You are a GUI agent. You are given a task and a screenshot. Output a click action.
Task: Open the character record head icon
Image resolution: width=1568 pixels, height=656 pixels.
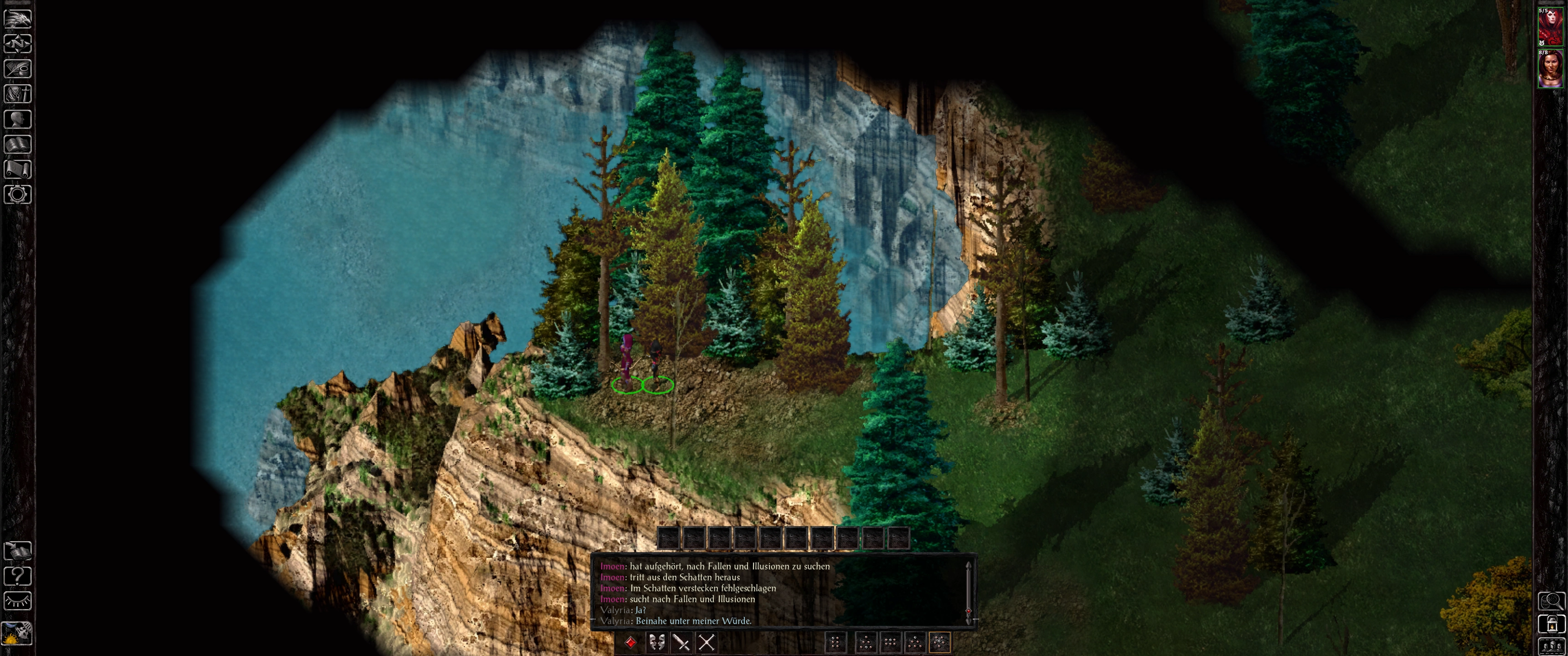tap(18, 119)
